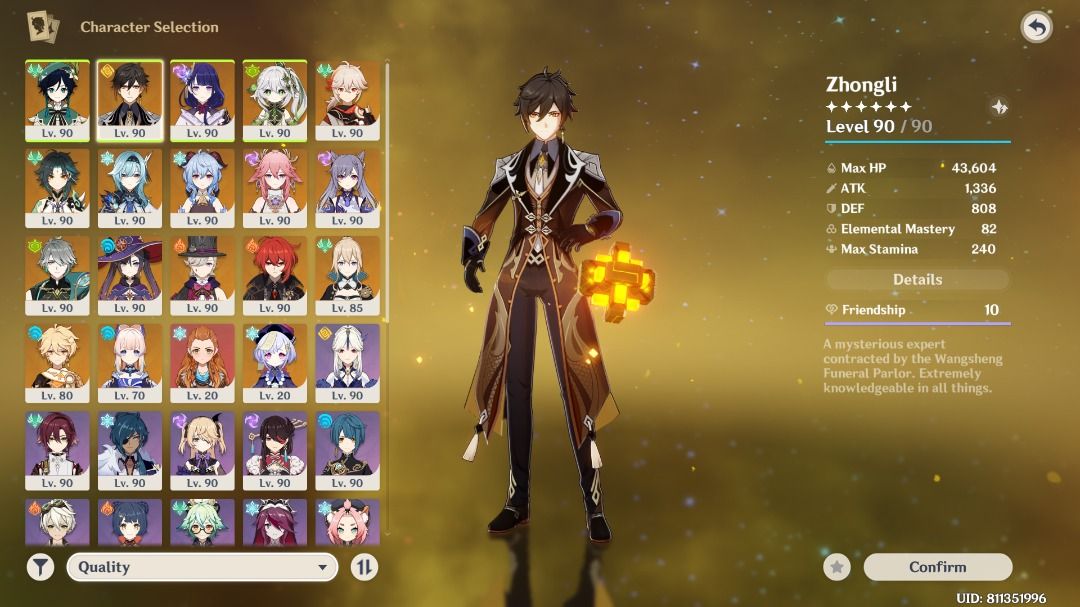Confirm the character selection
The height and width of the screenshot is (607, 1080).
(x=937, y=567)
